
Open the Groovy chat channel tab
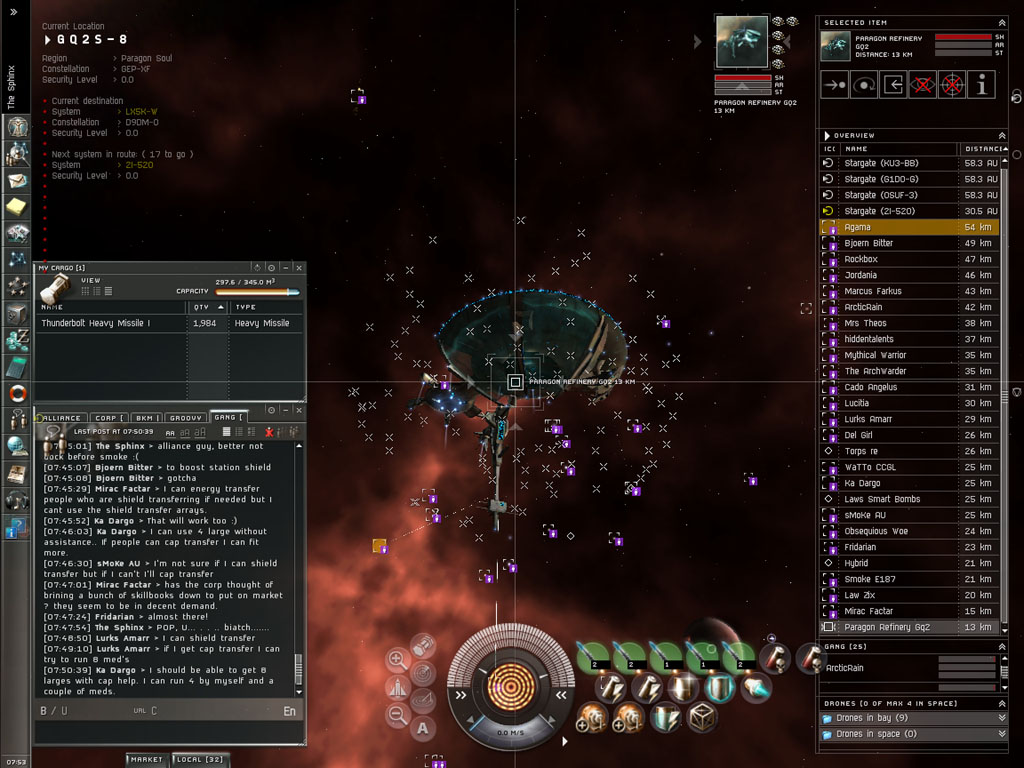186,418
